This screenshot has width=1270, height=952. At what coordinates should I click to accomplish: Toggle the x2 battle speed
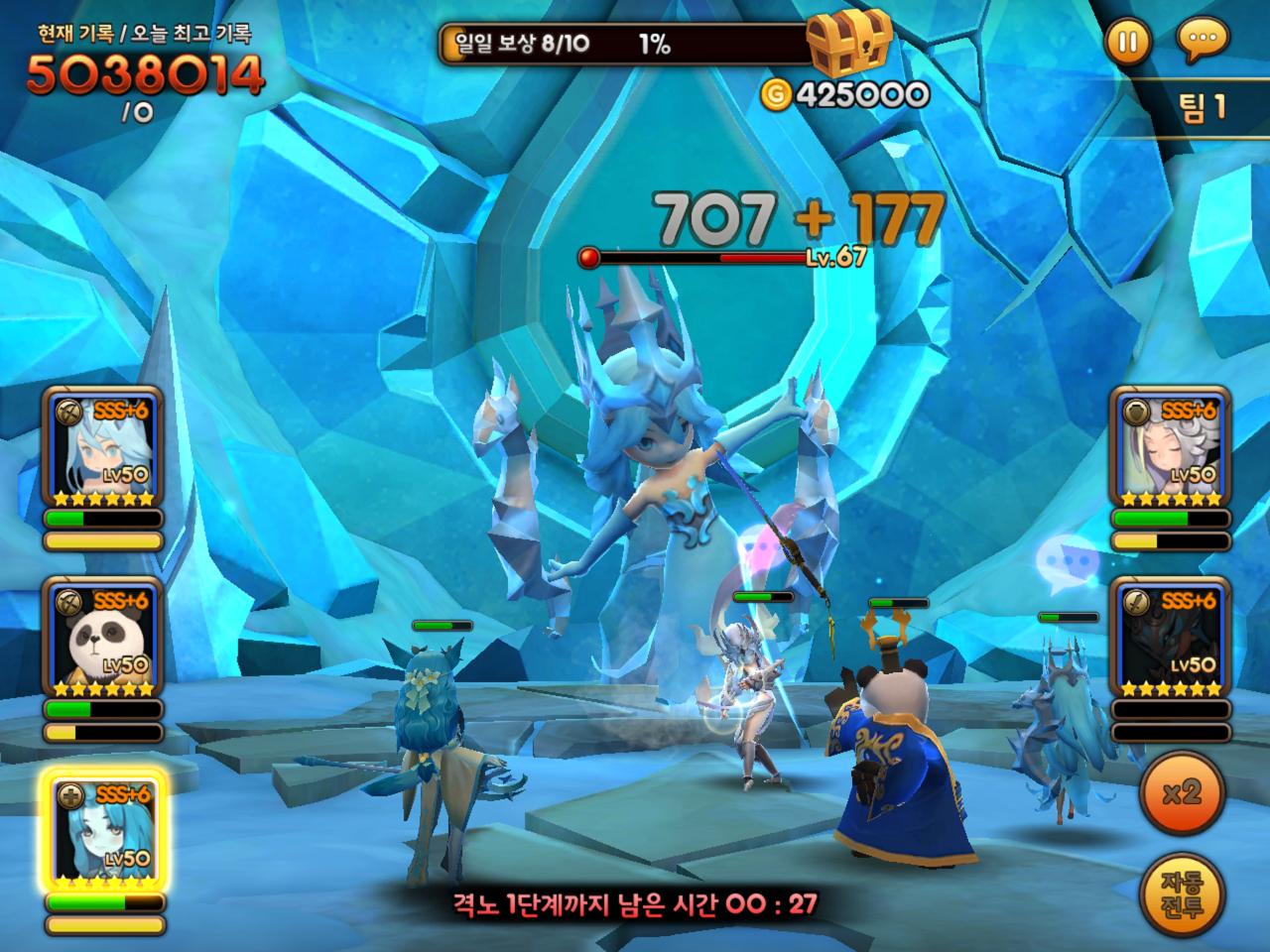pos(1182,792)
